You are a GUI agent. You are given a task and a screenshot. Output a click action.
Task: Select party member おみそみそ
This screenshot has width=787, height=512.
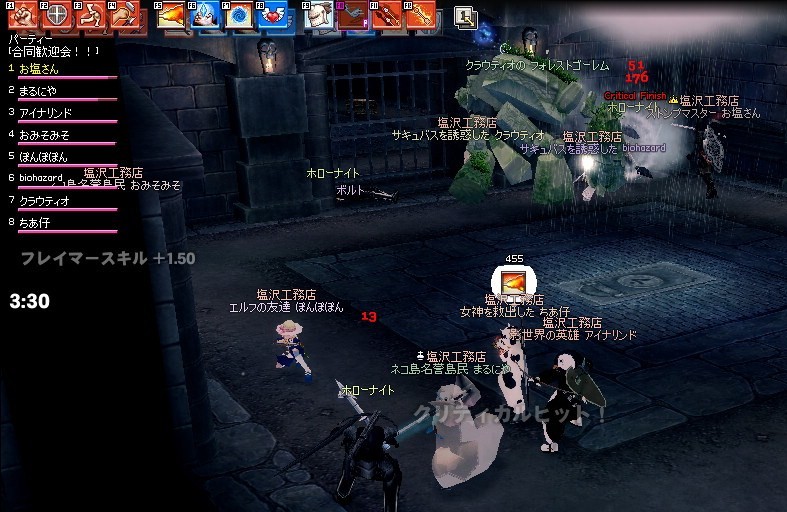click(x=44, y=134)
